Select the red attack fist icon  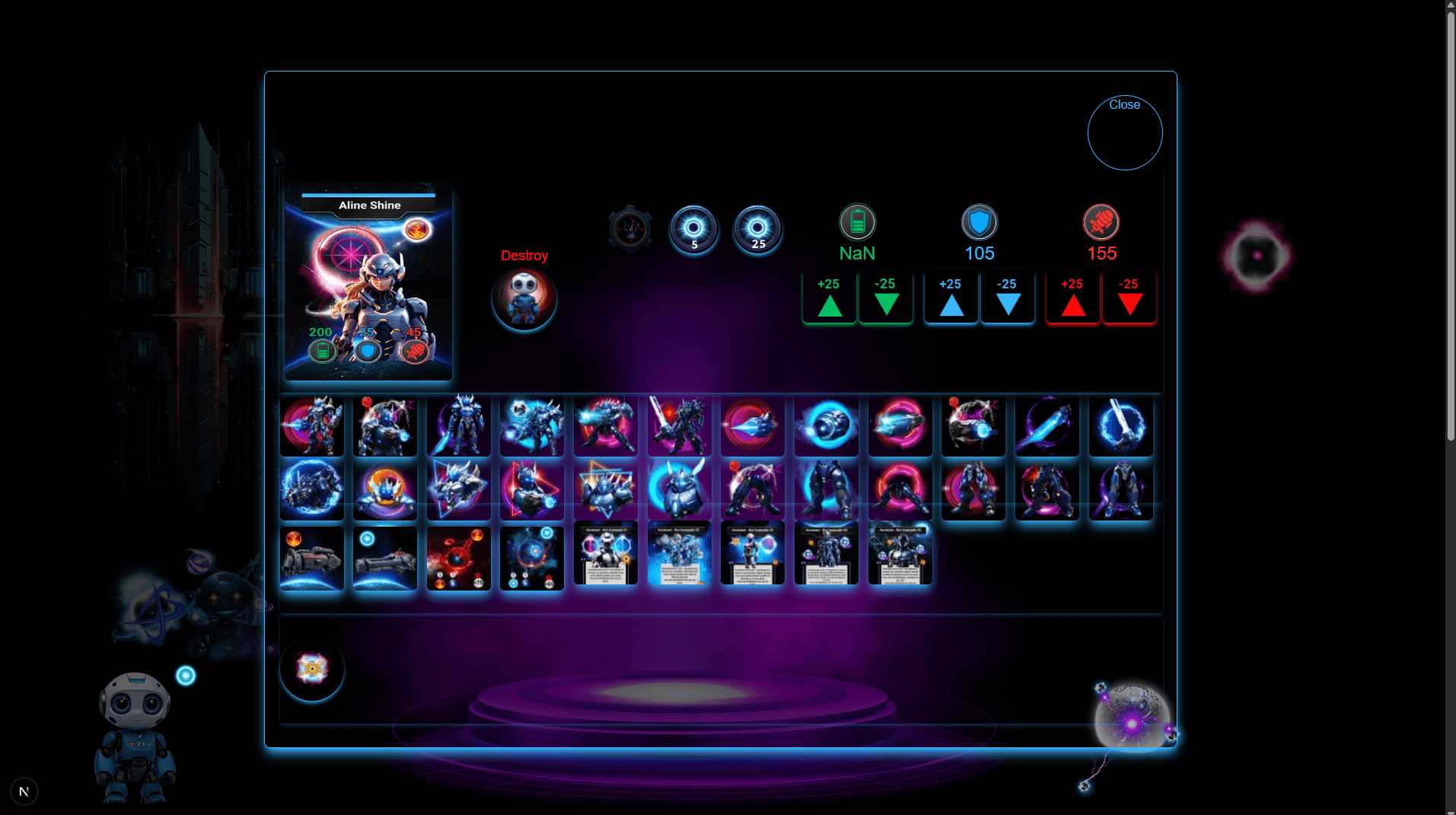click(x=1101, y=223)
